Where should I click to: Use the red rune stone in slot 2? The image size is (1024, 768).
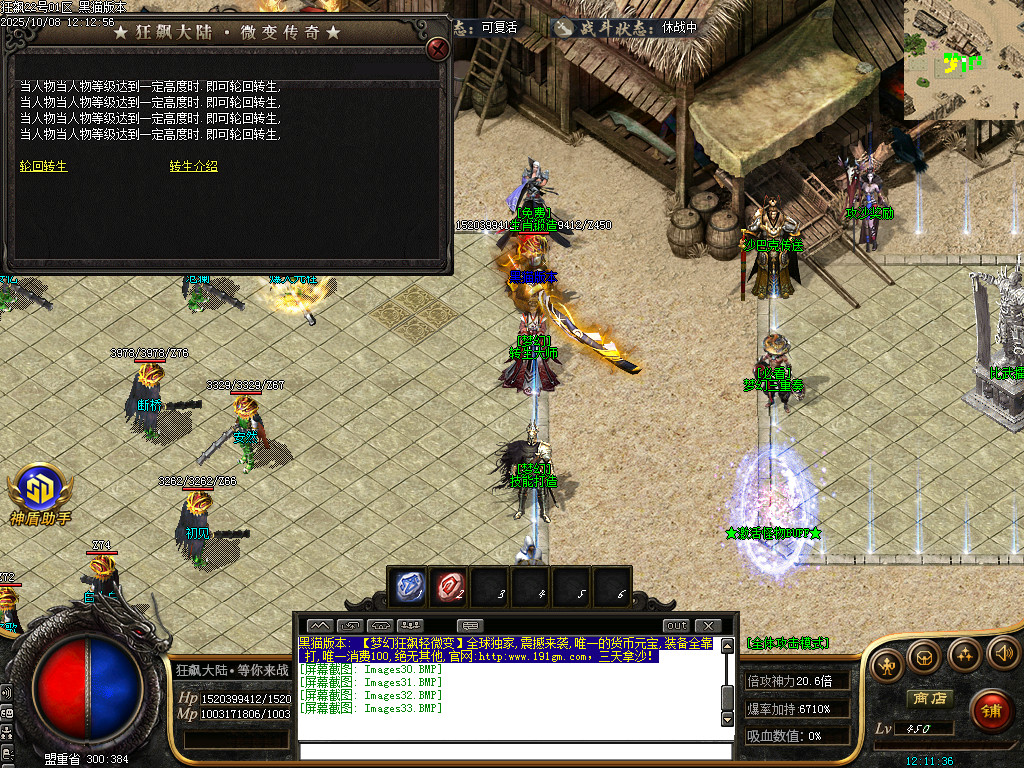tap(450, 586)
